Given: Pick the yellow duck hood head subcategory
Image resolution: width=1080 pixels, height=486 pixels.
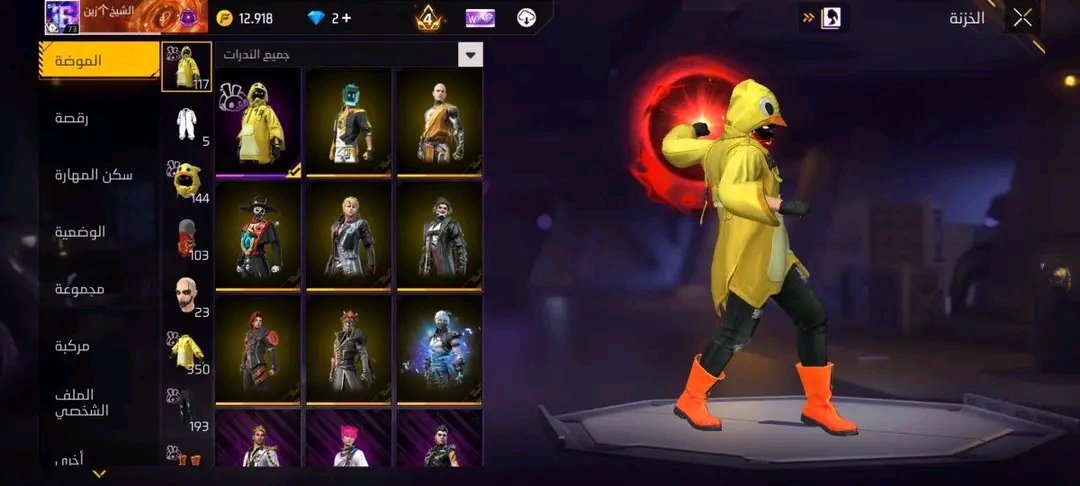Looking at the screenshot, I should pyautogui.click(x=184, y=180).
